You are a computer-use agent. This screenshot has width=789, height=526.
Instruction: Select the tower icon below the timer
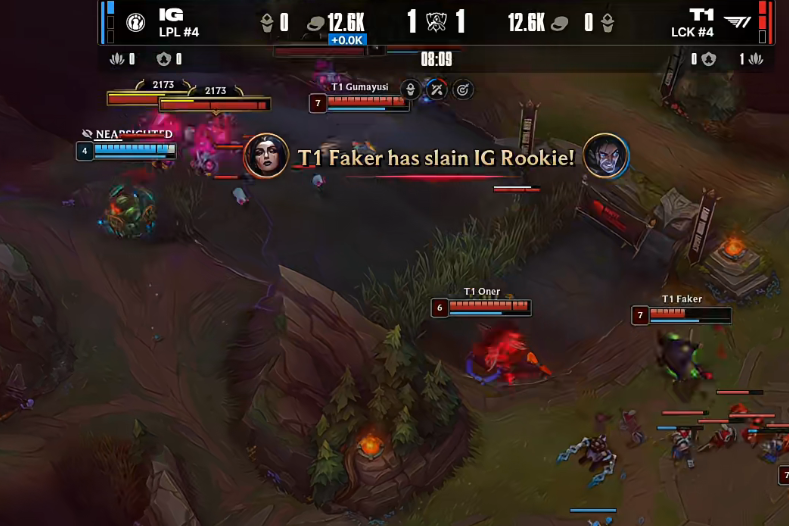pyautogui.click(x=410, y=90)
